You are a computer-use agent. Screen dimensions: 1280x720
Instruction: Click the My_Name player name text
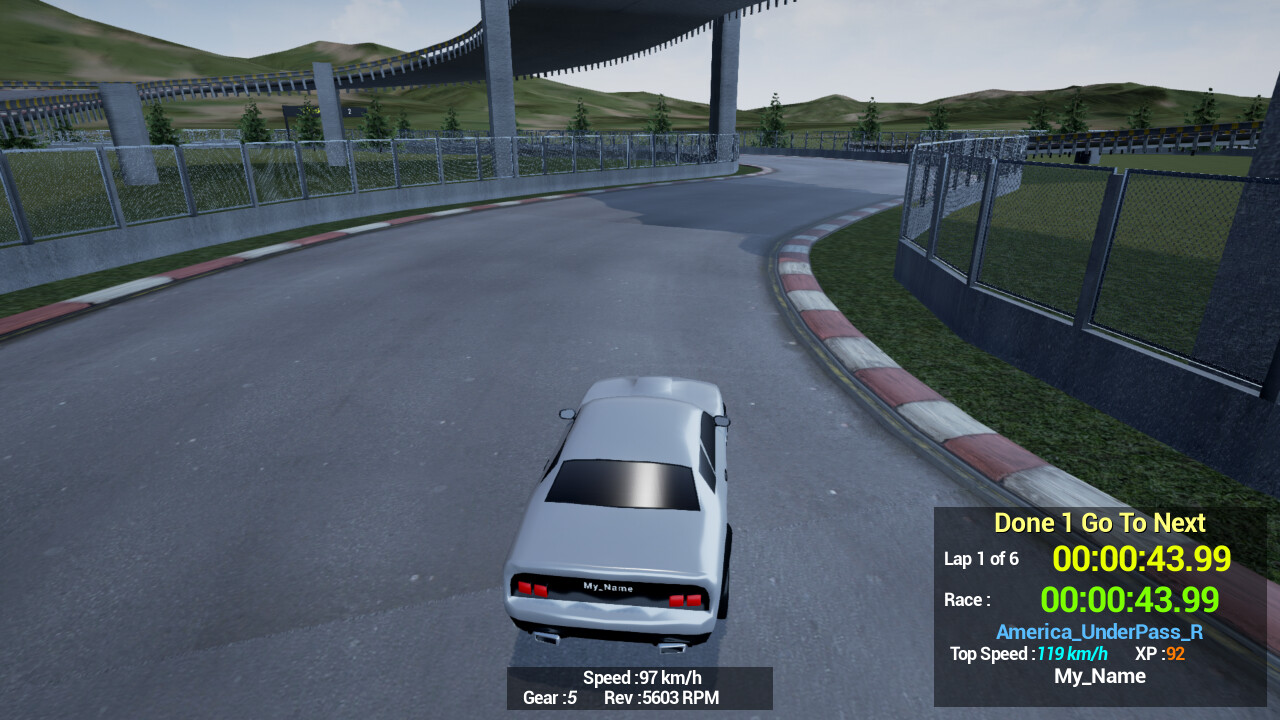click(x=1099, y=676)
